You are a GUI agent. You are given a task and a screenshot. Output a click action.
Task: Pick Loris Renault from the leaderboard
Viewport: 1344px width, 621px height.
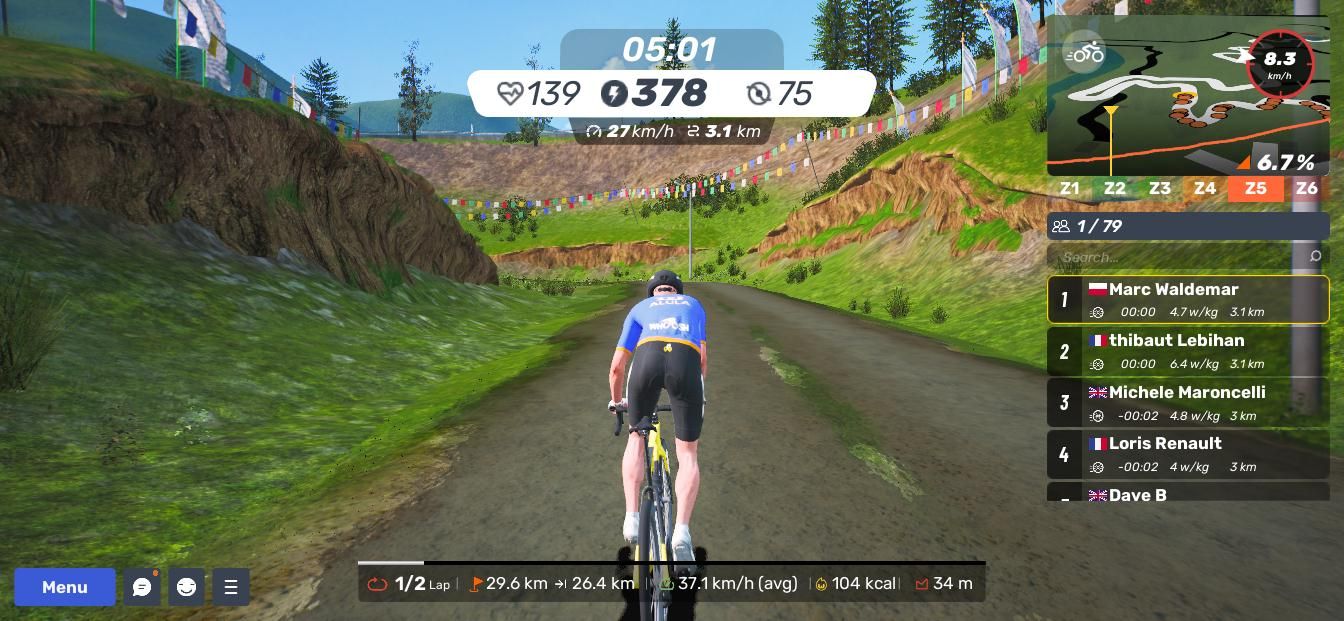(1188, 454)
